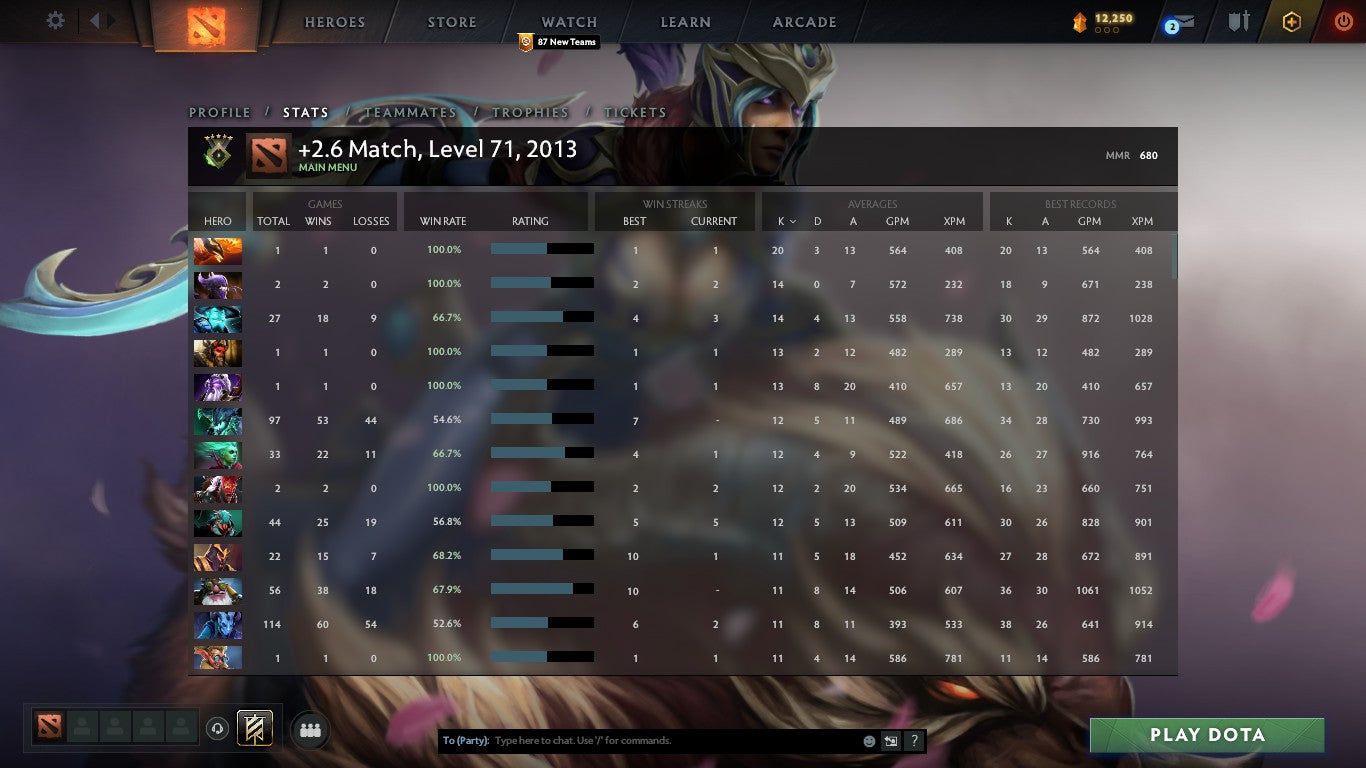Open the Armory shield-and-sword icon
The width and height of the screenshot is (1366, 768).
[1237, 20]
